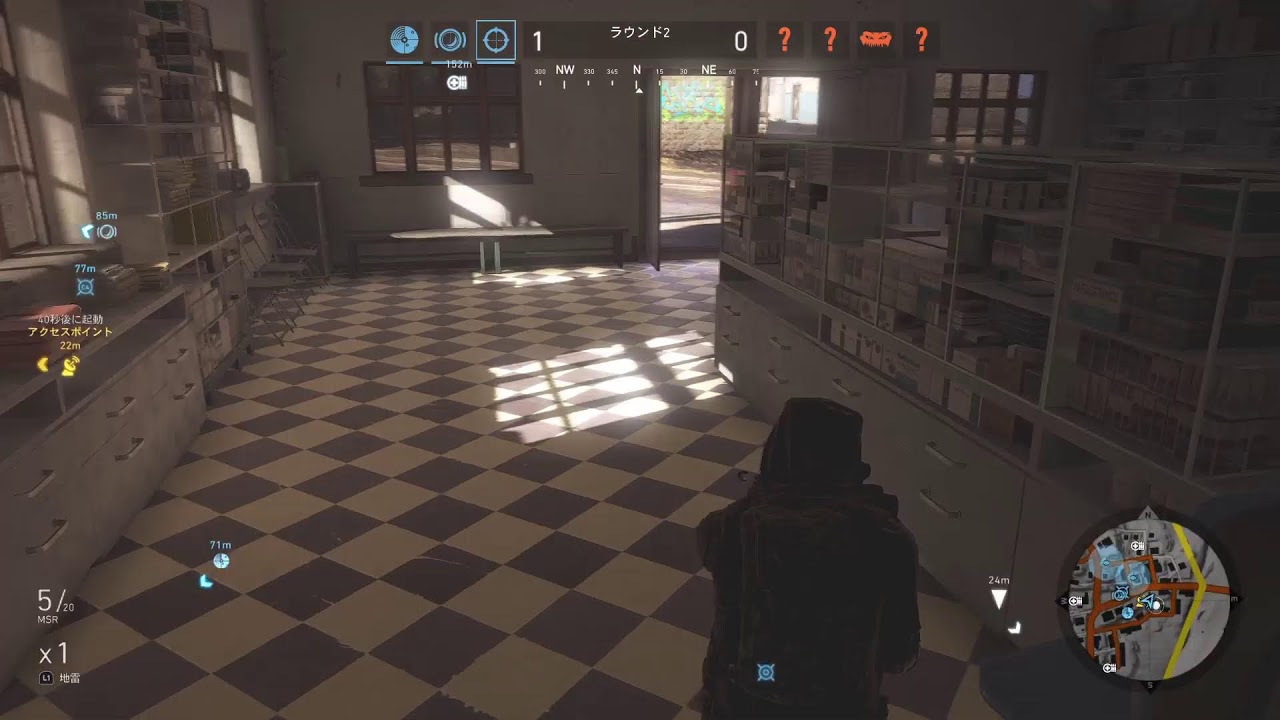Click the player arrow on the minimap
1280x720 pixels.
[1148, 602]
